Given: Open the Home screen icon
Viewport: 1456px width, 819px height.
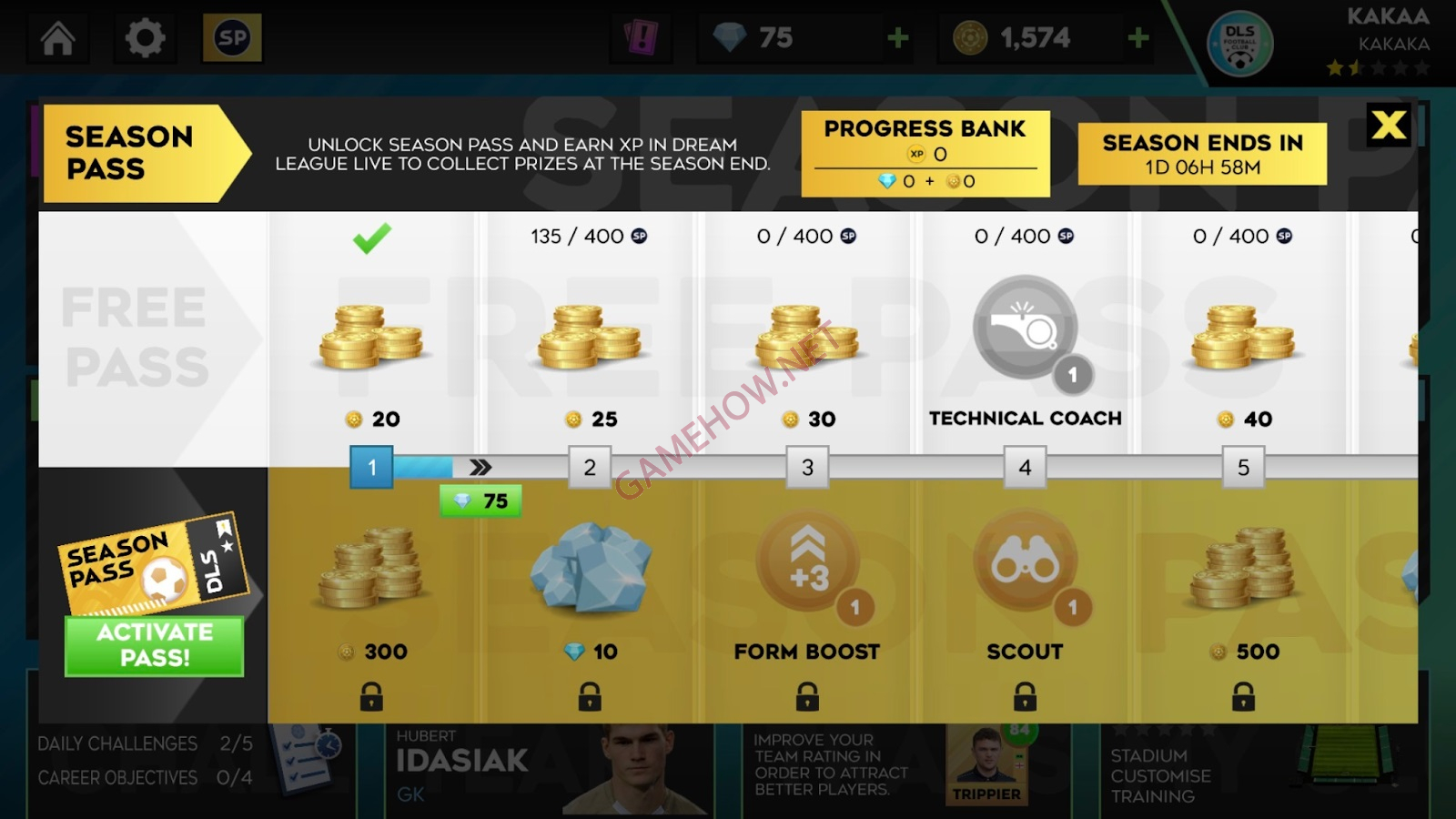Looking at the screenshot, I should click(56, 38).
